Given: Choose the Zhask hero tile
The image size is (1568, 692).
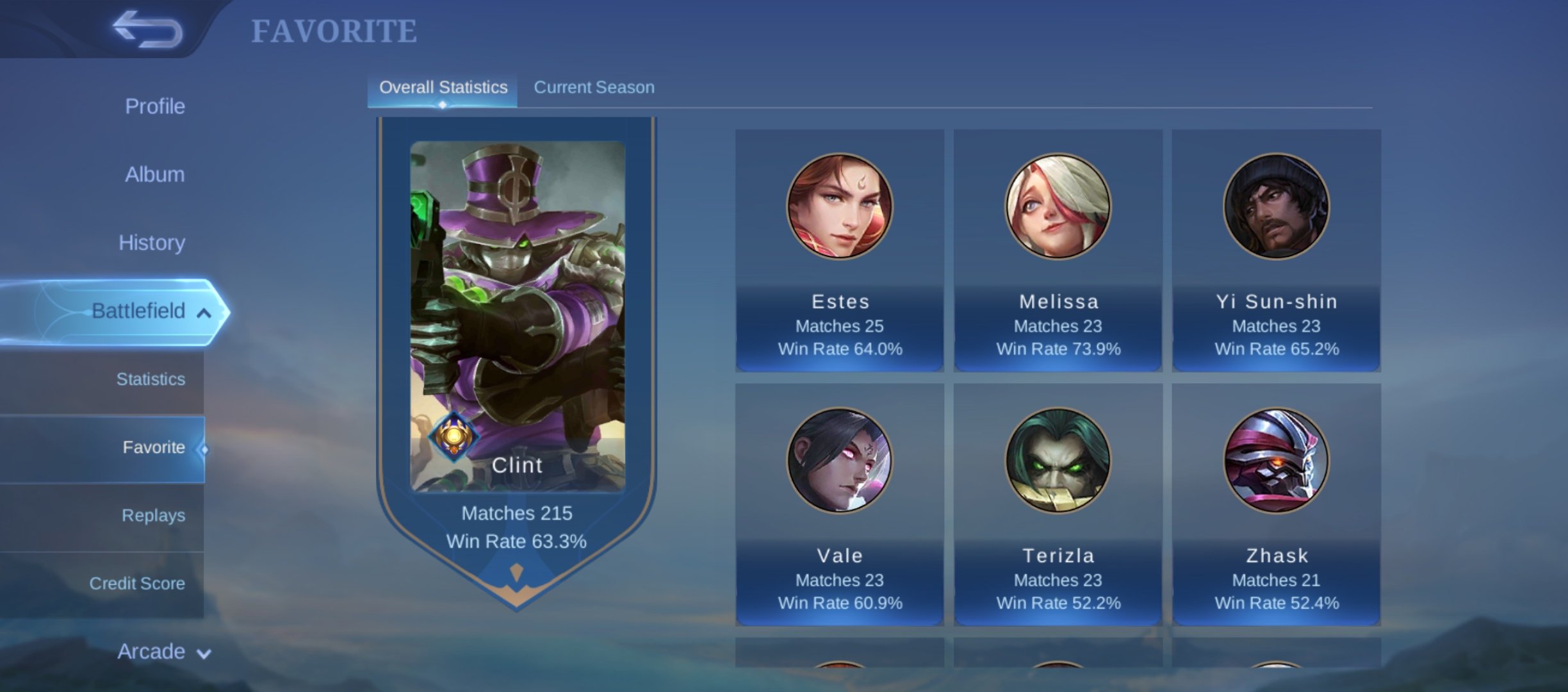Looking at the screenshot, I should pyautogui.click(x=1276, y=504).
